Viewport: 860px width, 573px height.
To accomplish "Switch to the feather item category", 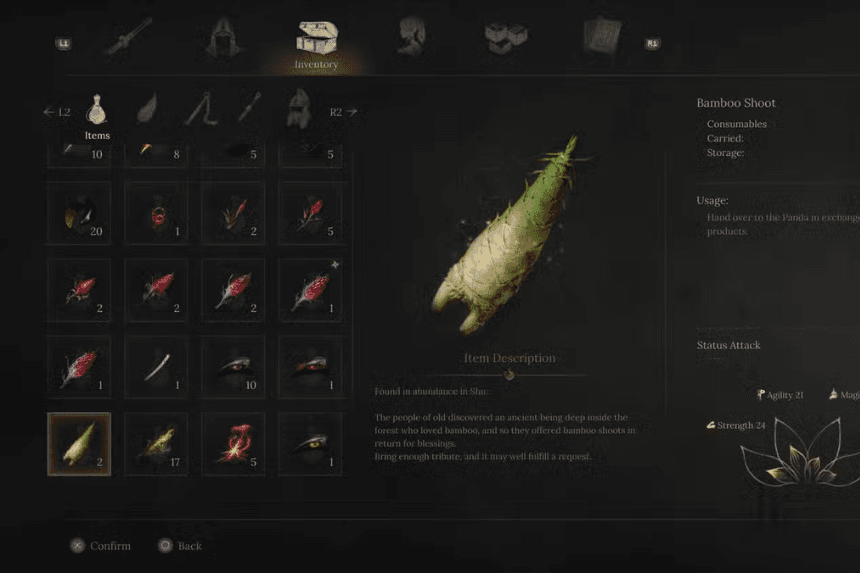I will click(148, 110).
